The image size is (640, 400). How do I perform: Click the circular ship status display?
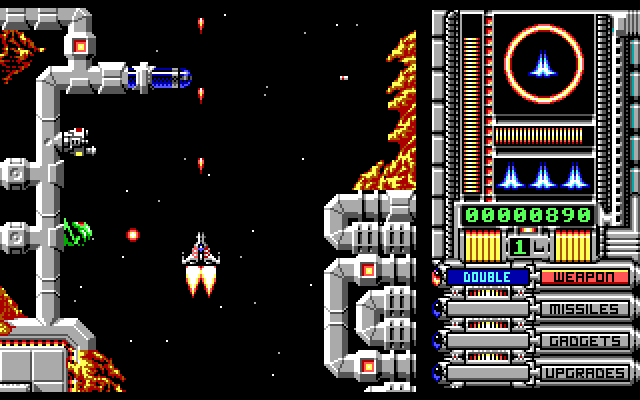tap(545, 66)
